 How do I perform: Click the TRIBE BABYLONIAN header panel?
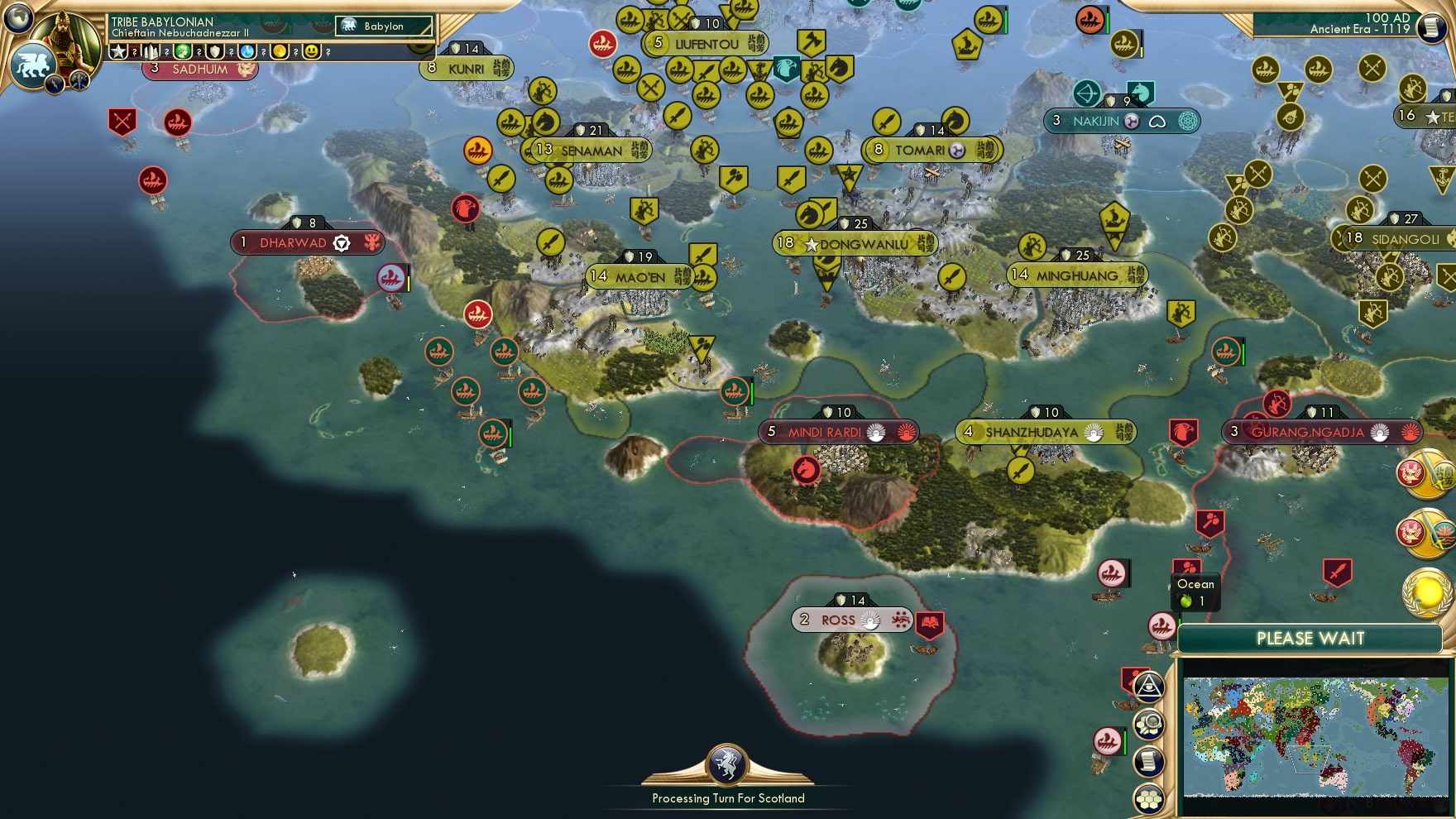coord(163,21)
